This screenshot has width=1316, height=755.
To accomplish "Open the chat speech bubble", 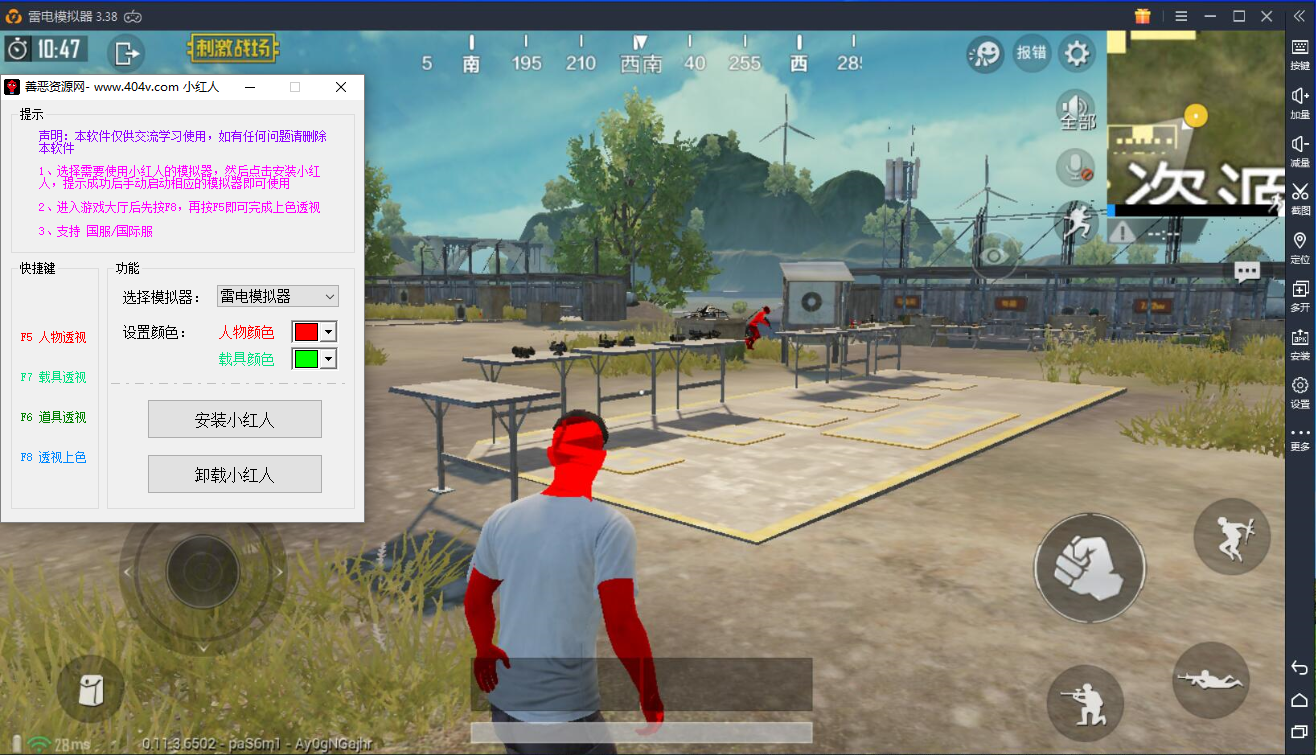I will tap(1246, 271).
